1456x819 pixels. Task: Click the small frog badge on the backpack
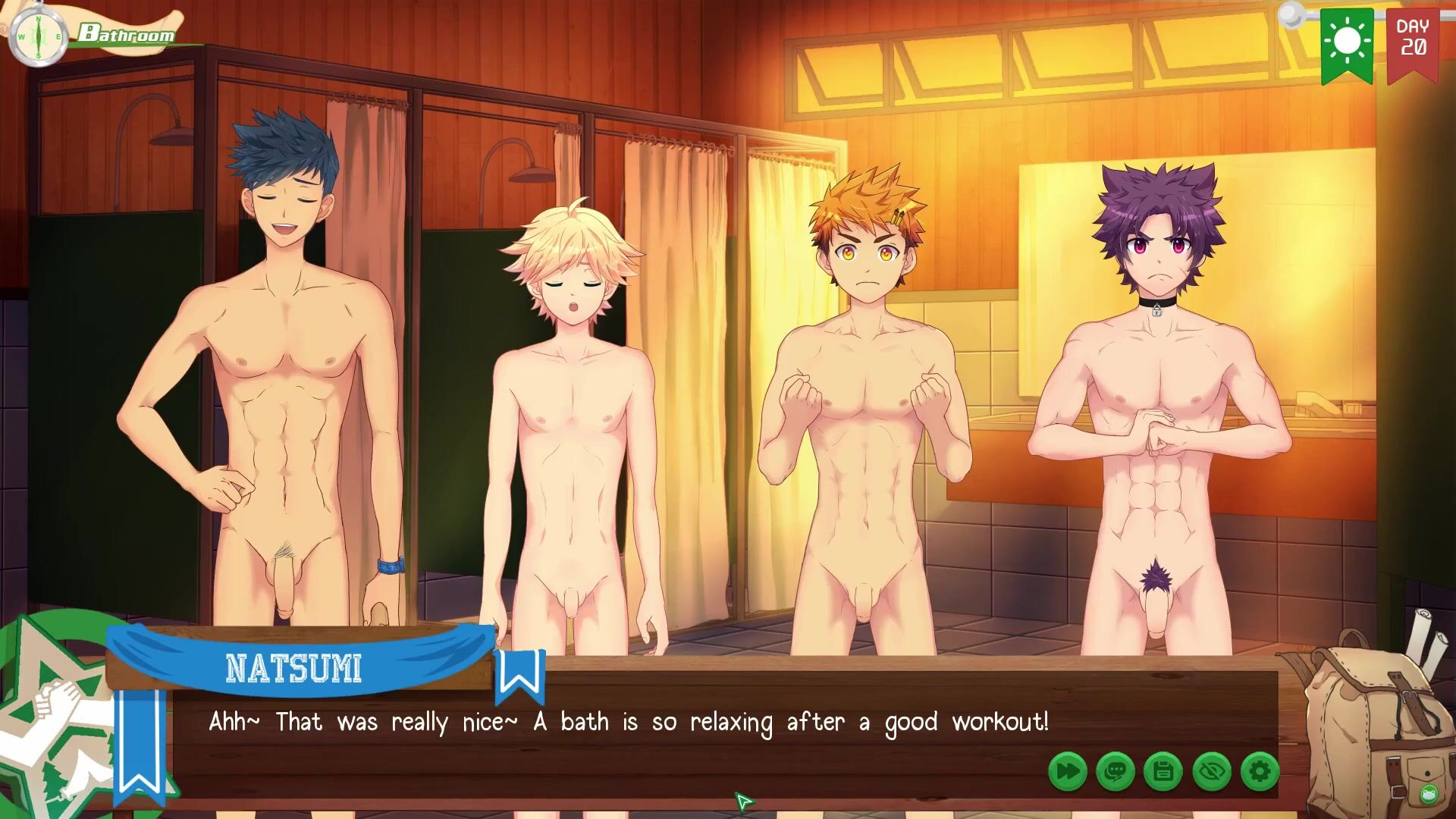(1428, 794)
